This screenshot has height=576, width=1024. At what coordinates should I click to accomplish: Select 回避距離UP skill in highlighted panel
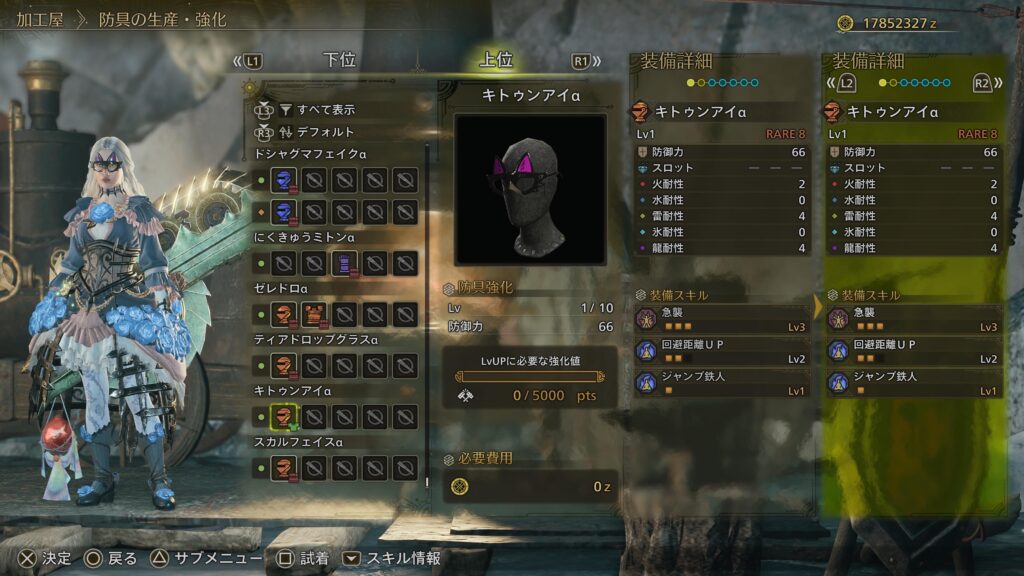[913, 351]
